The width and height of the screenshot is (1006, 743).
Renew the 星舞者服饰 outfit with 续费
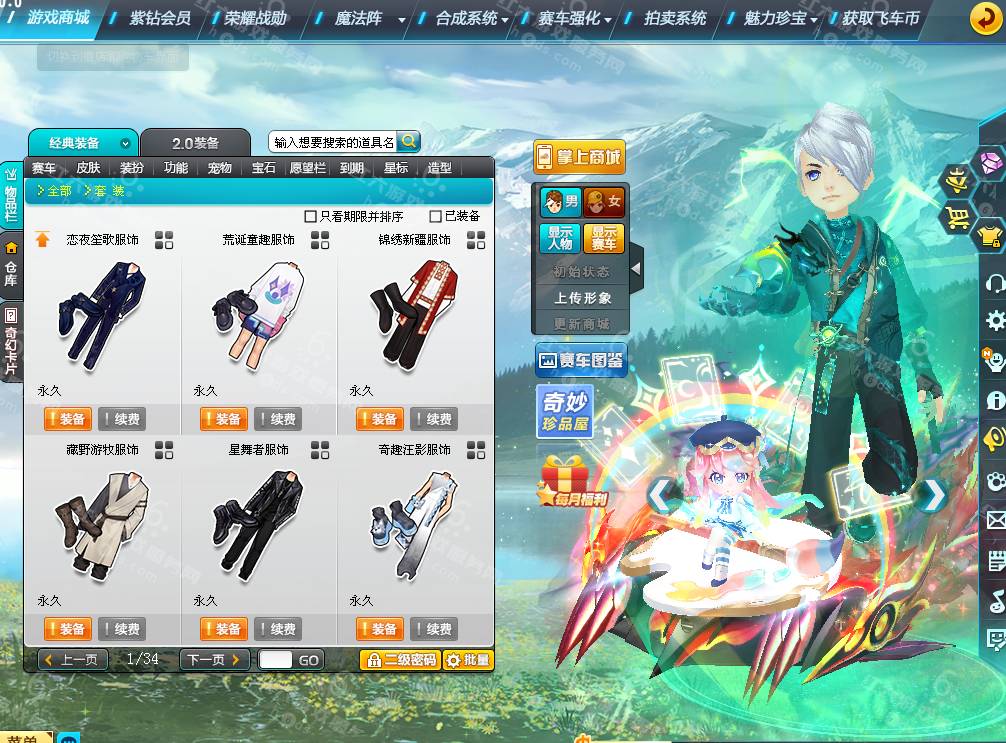(x=278, y=629)
